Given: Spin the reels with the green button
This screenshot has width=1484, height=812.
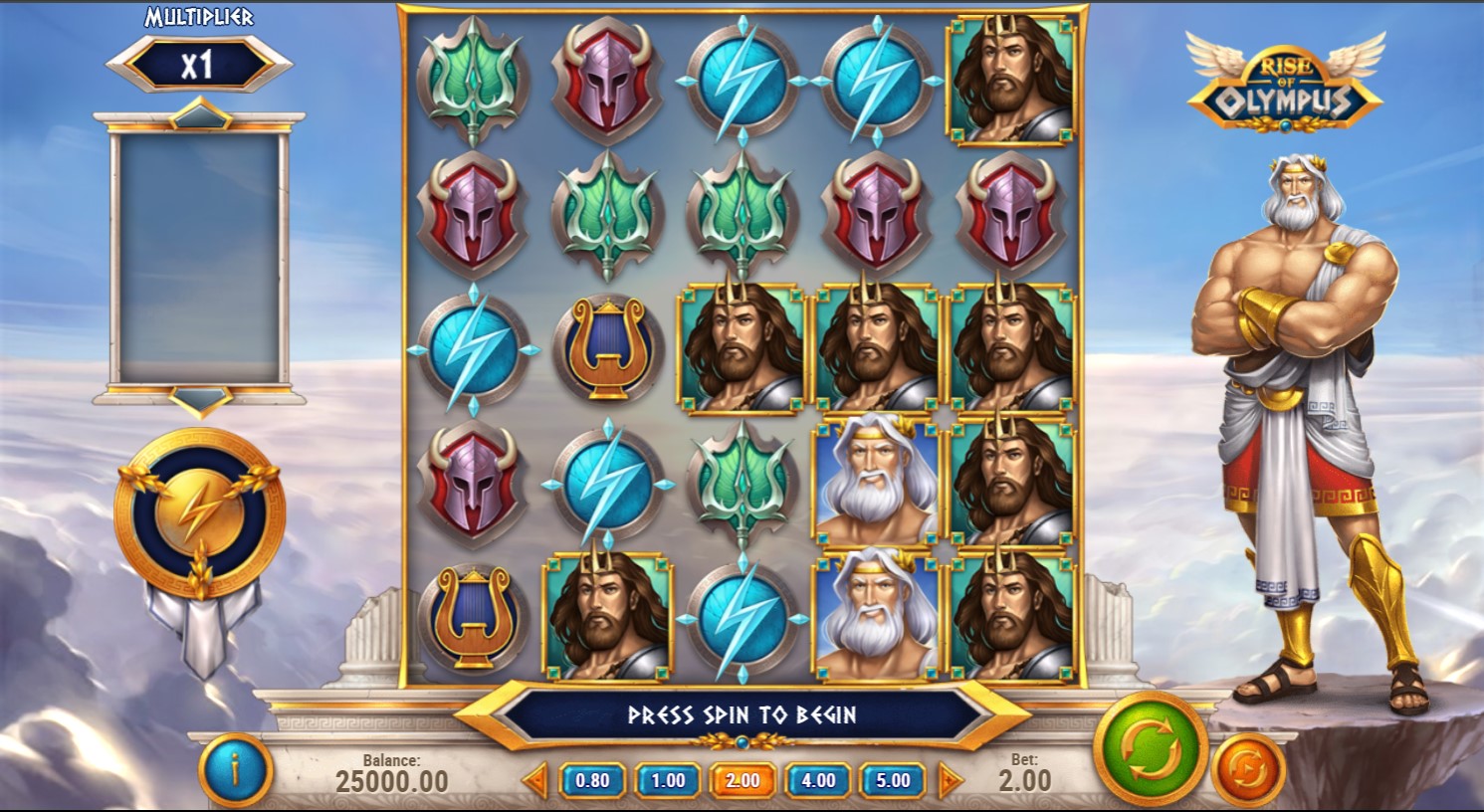Looking at the screenshot, I should (x=1151, y=750).
